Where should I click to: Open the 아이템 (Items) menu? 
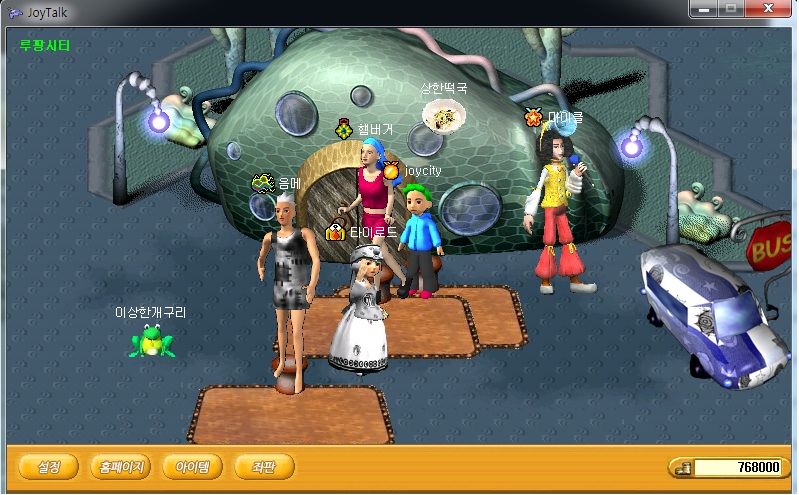(x=192, y=466)
